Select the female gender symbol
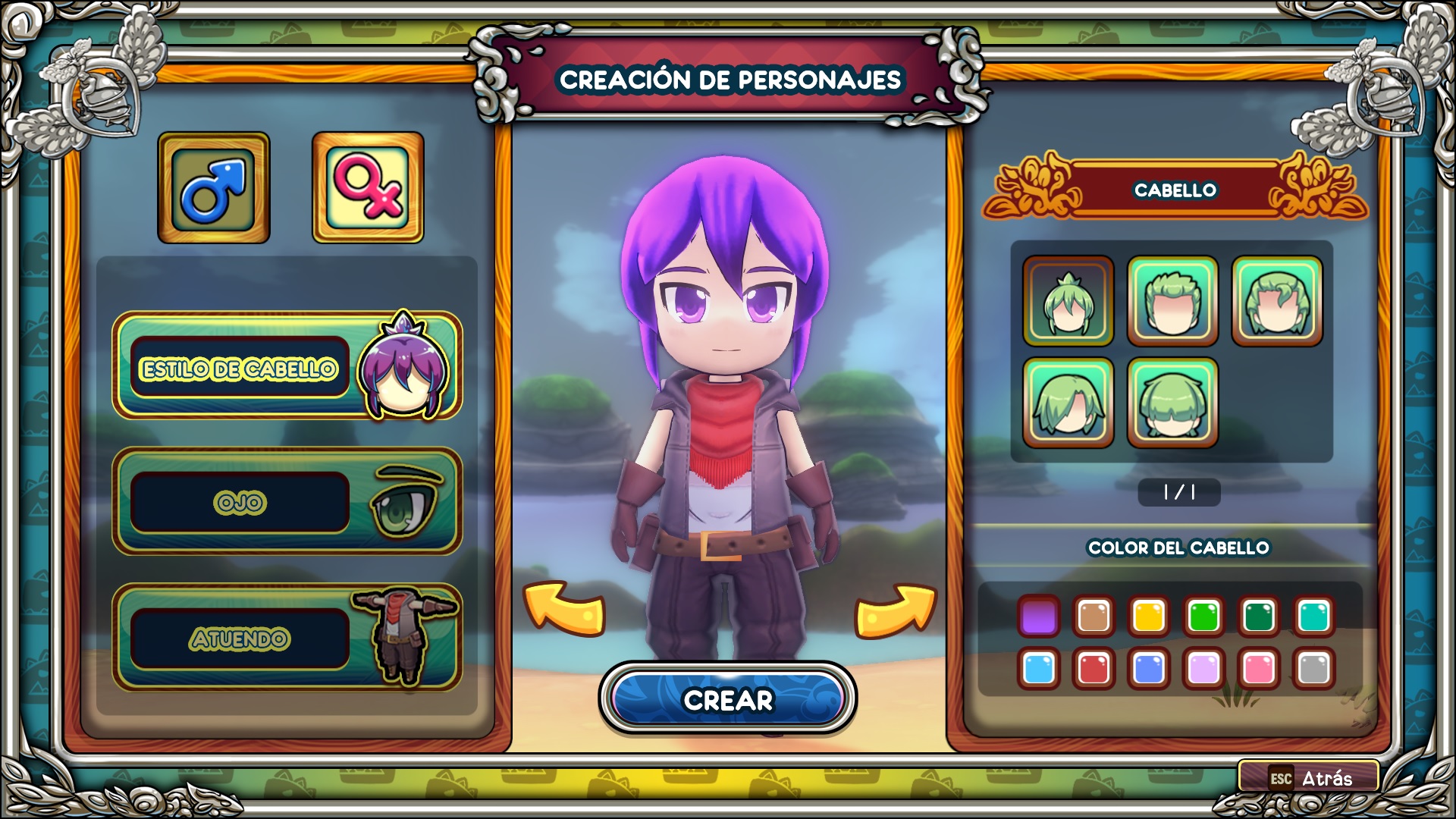 pos(368,187)
